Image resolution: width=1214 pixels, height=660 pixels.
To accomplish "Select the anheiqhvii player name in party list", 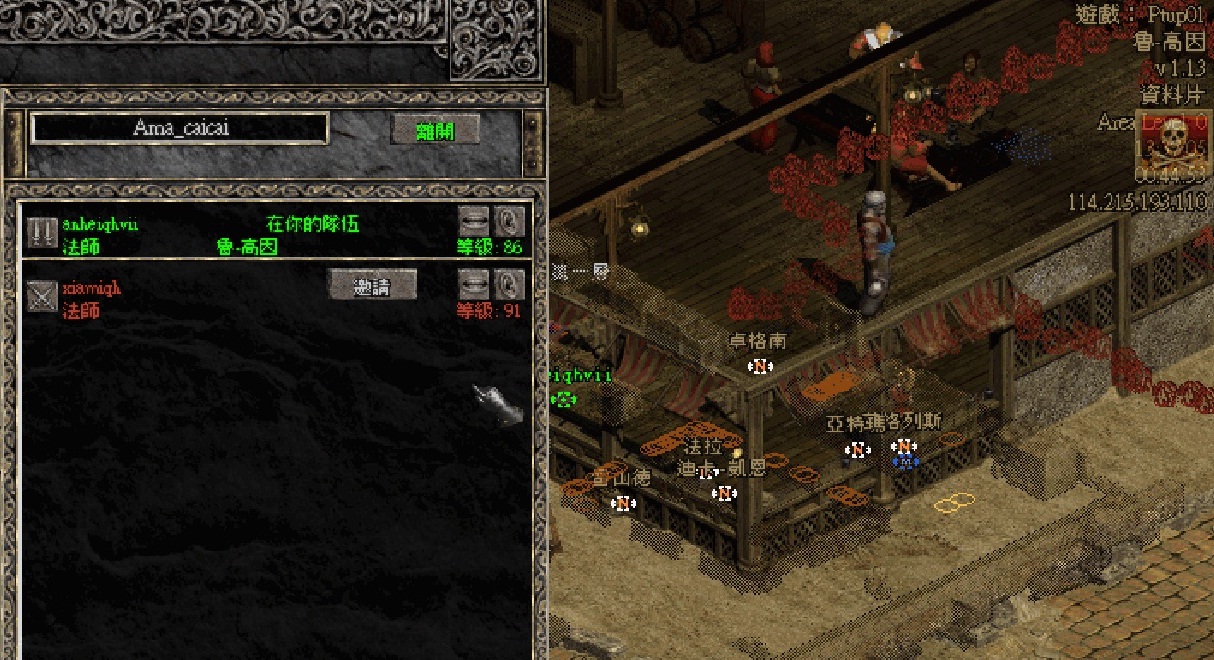I will (x=100, y=224).
